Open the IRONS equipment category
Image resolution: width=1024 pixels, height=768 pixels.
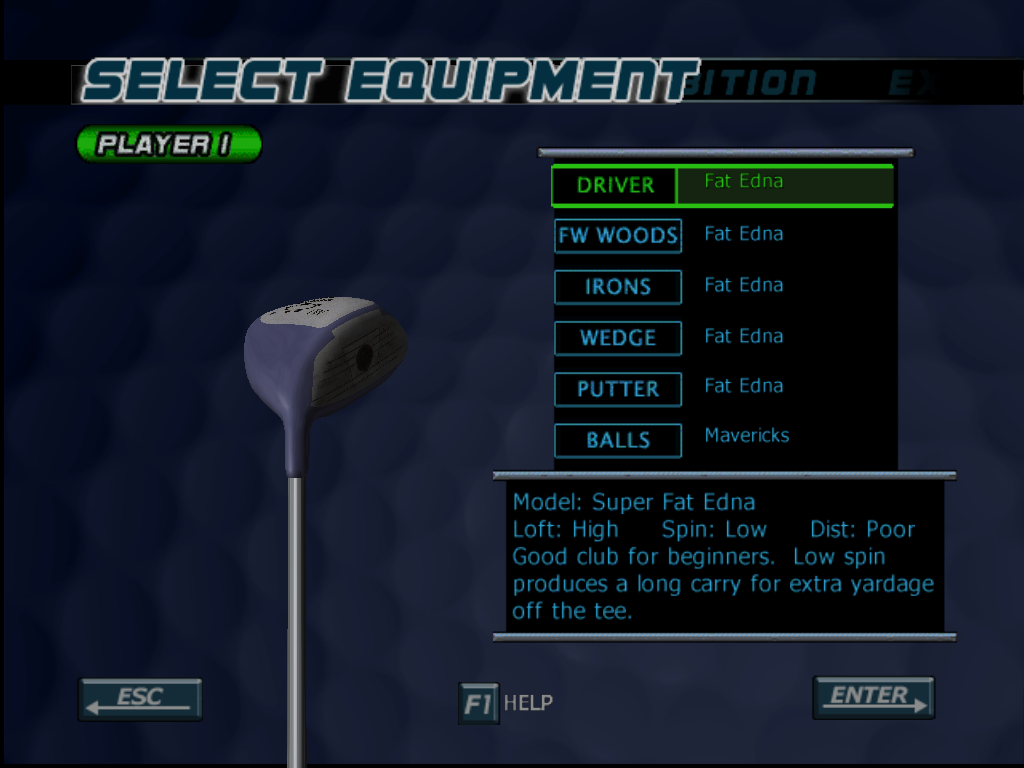pyautogui.click(x=618, y=287)
